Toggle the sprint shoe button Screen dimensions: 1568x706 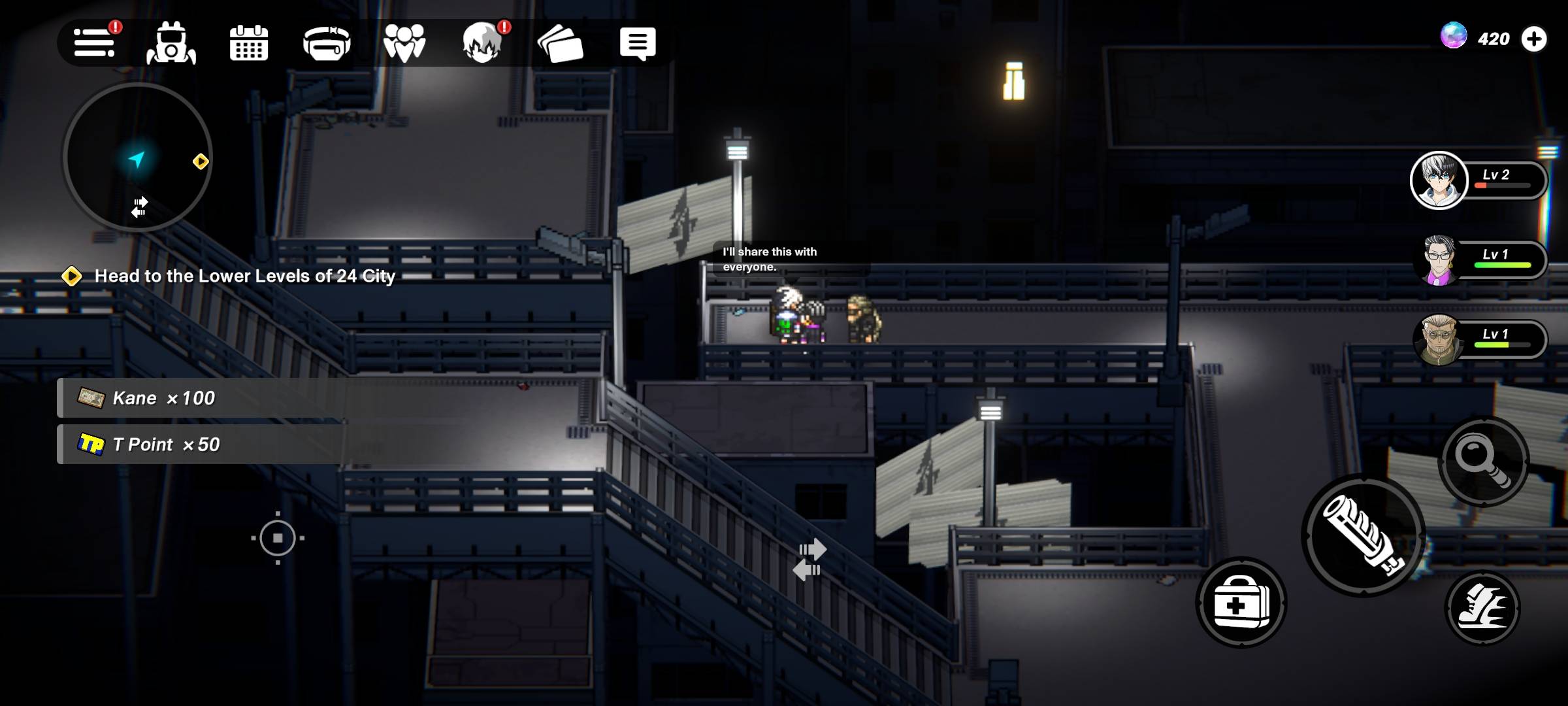click(1482, 609)
